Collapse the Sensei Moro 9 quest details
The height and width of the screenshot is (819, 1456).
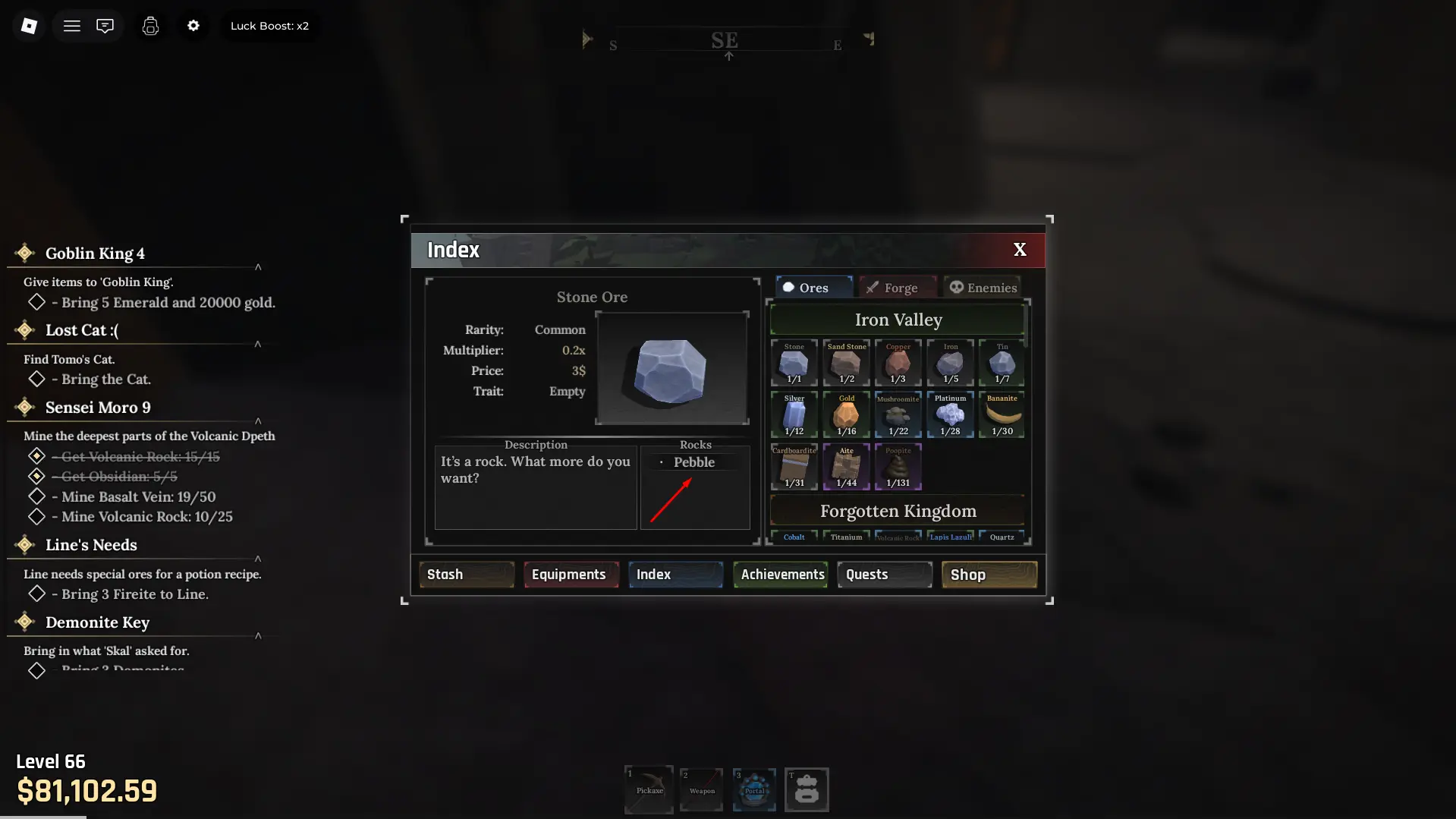point(258,421)
